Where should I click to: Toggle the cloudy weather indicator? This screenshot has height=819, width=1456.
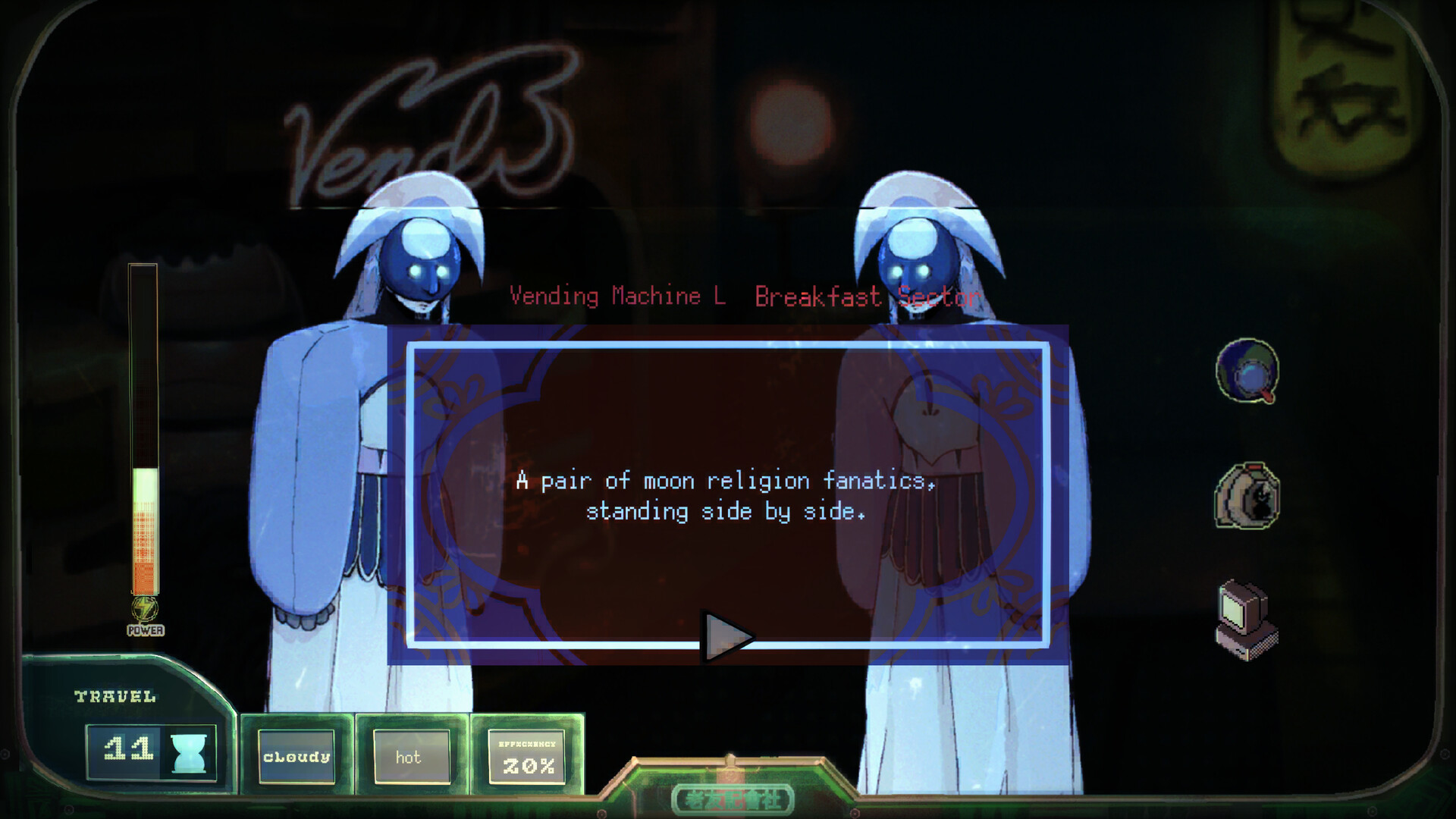click(x=296, y=756)
